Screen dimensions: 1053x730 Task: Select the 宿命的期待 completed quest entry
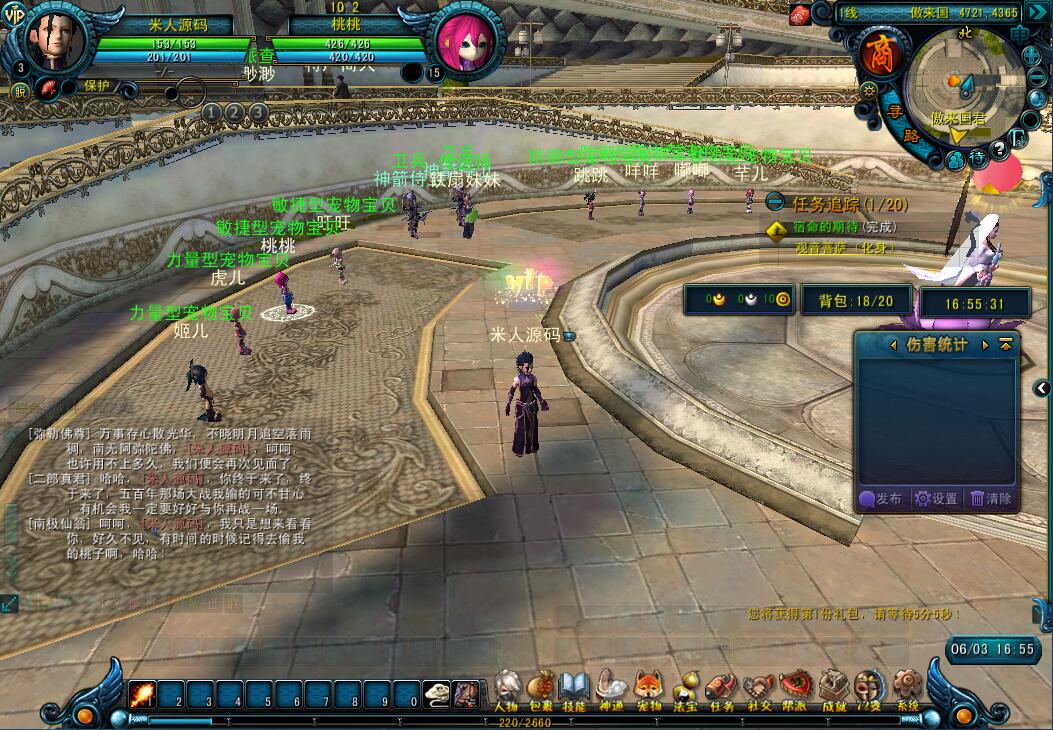pyautogui.click(x=830, y=228)
